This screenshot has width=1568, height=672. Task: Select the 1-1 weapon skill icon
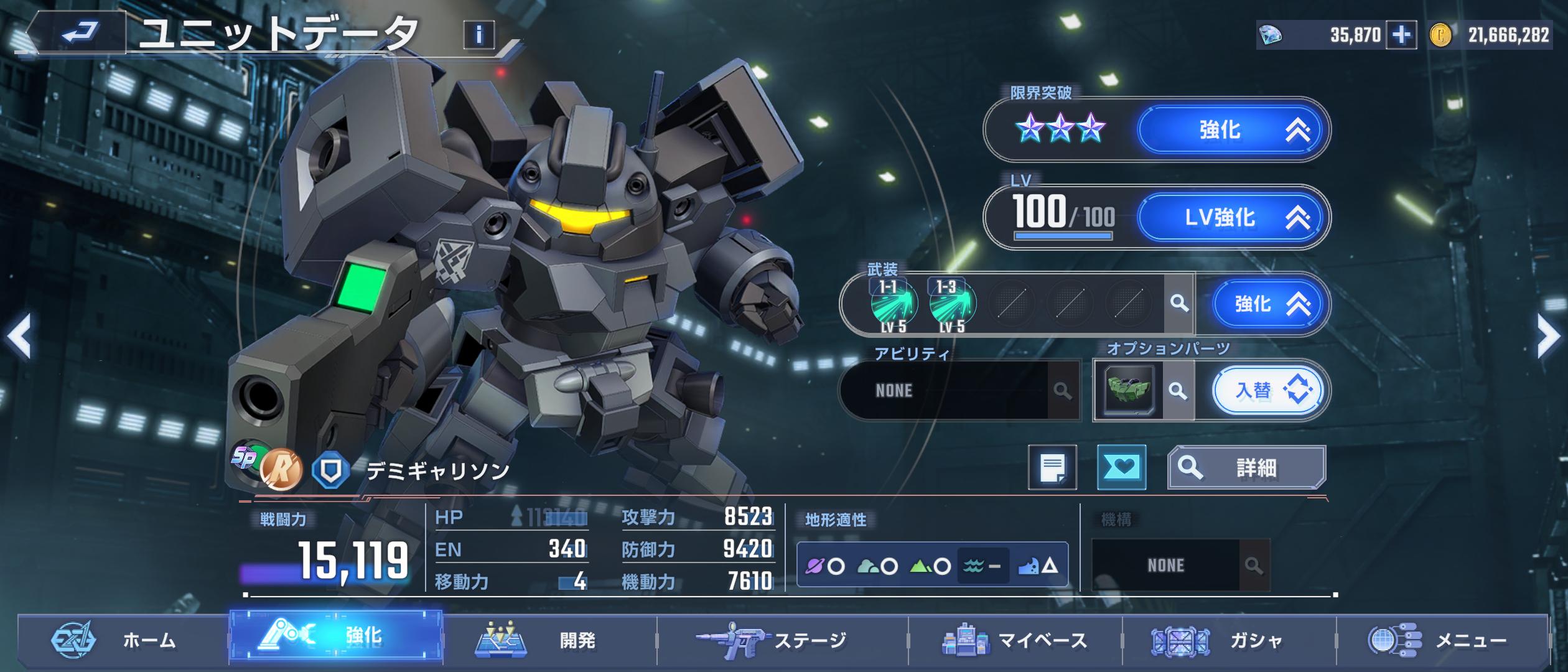pyautogui.click(x=893, y=304)
